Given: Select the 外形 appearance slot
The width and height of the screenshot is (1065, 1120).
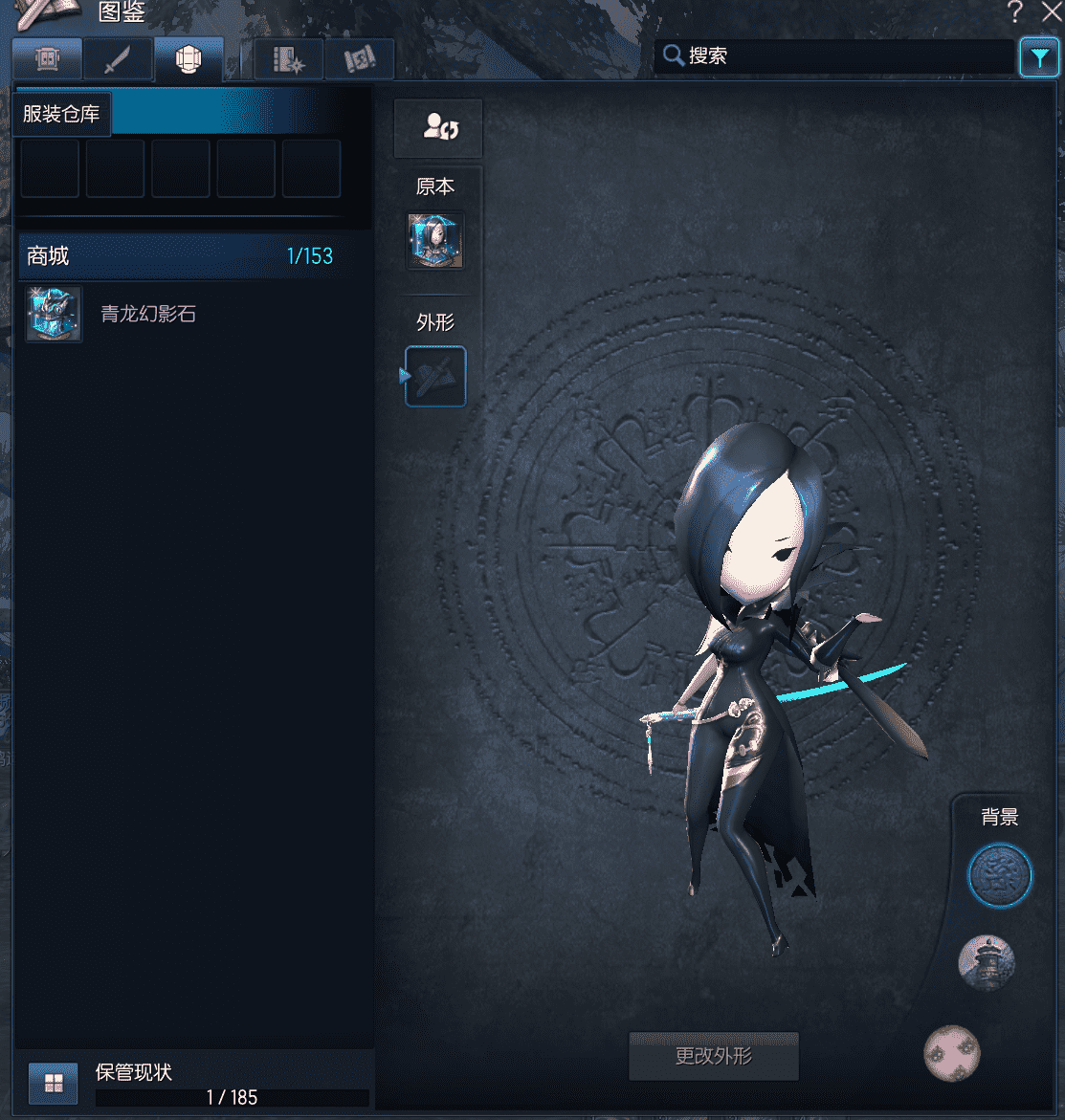Looking at the screenshot, I should coord(435,376).
